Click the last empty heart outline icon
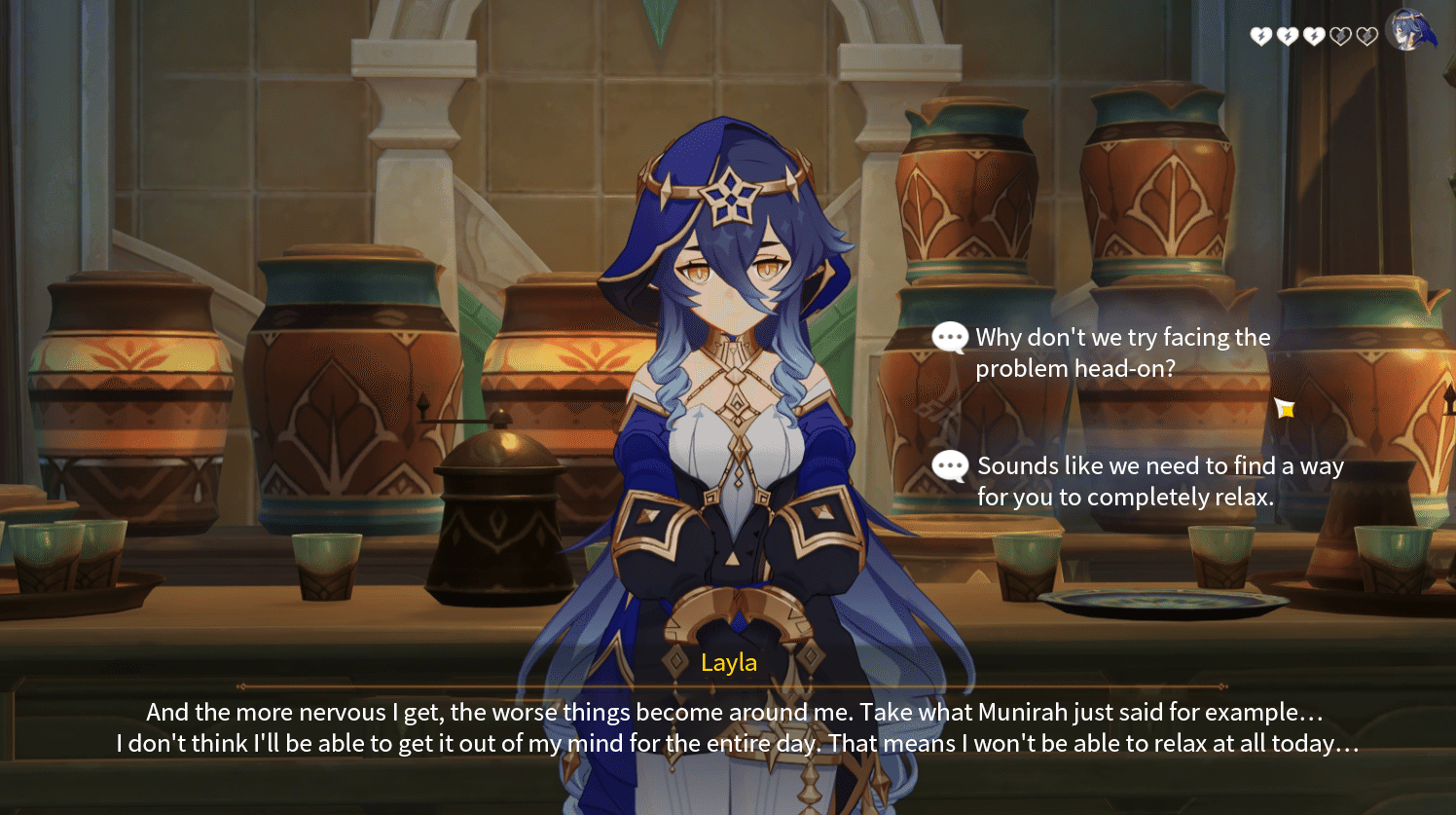 (x=1365, y=36)
